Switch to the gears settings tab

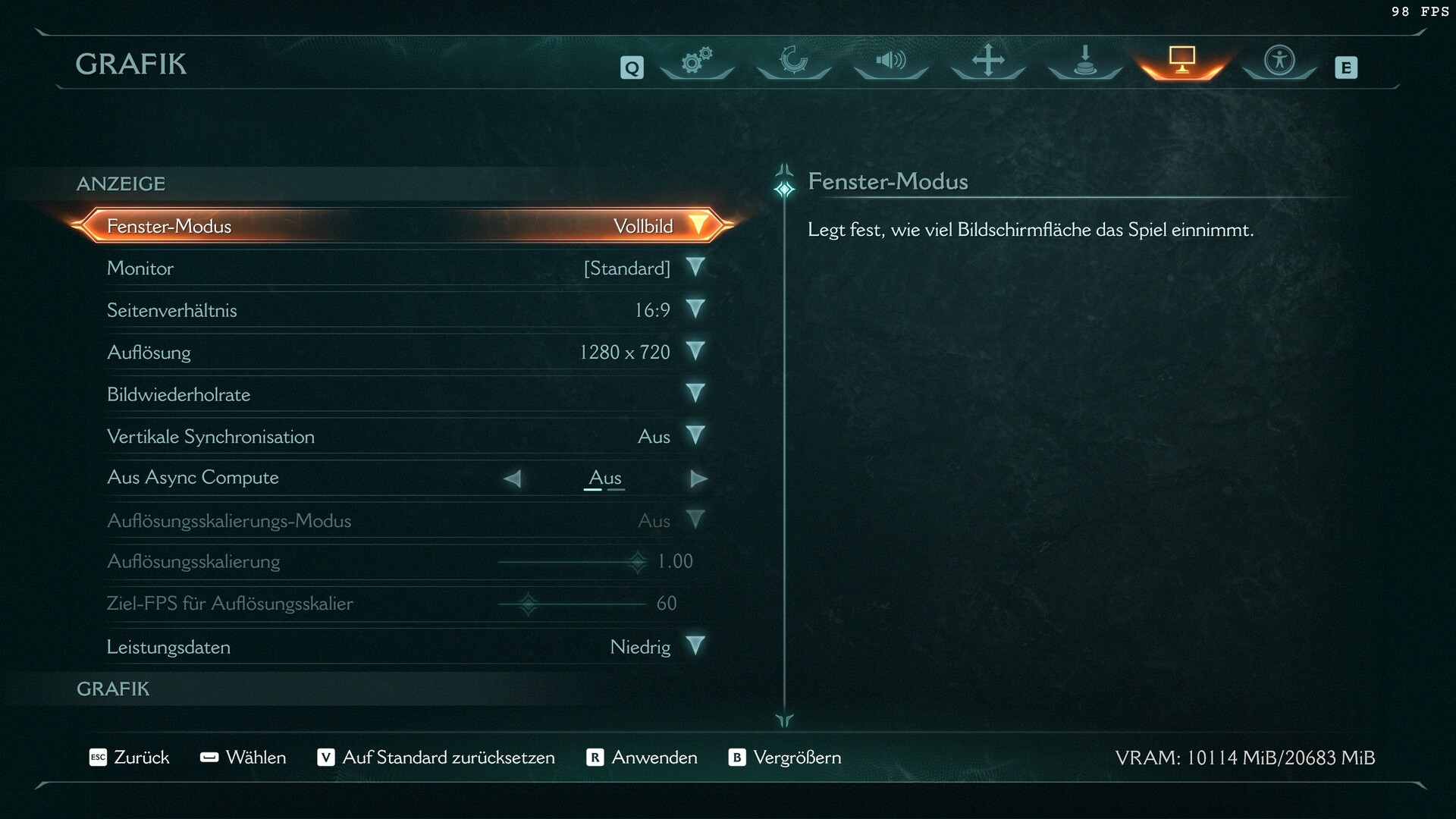(x=697, y=61)
